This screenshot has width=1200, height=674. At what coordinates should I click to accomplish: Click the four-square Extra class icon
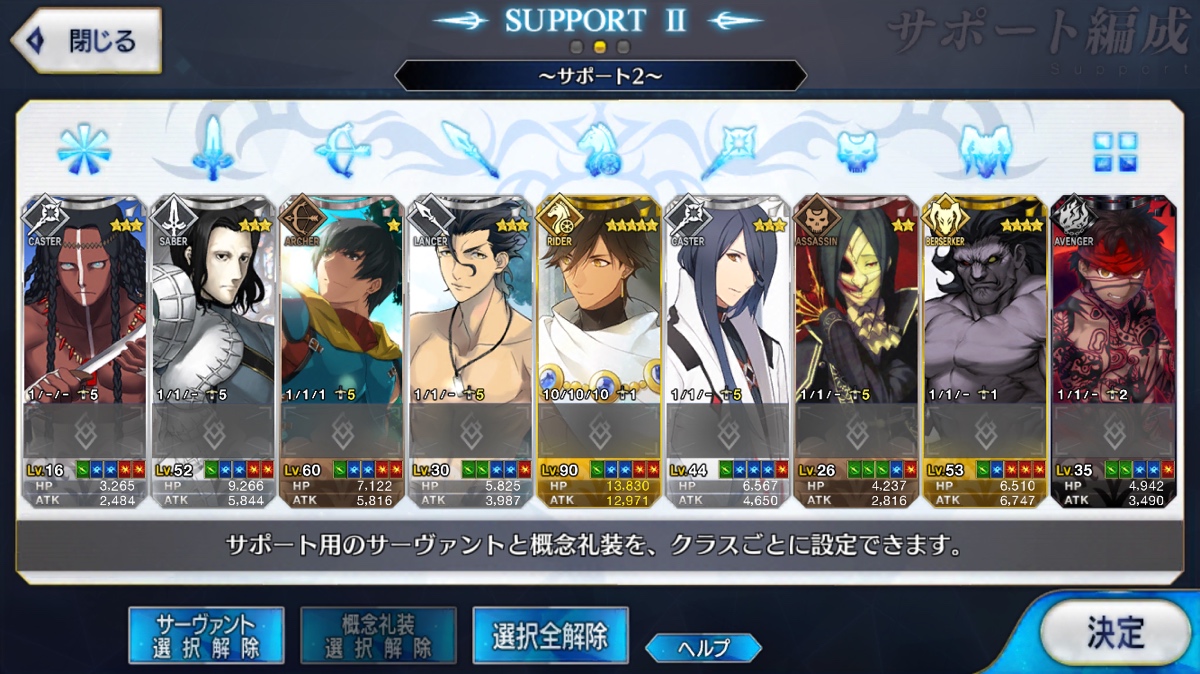coord(1113,152)
